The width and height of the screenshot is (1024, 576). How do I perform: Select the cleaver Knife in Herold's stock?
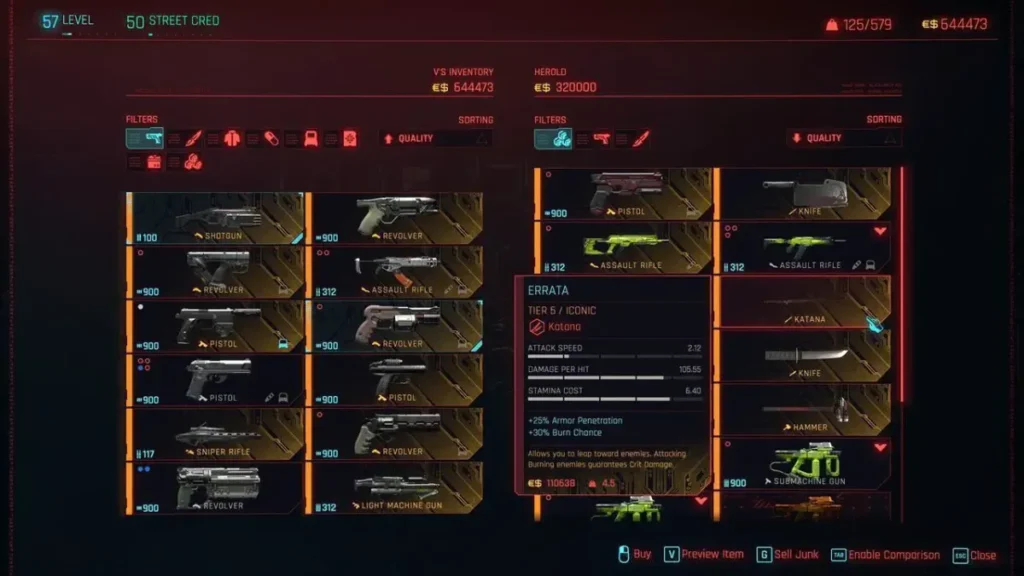805,194
